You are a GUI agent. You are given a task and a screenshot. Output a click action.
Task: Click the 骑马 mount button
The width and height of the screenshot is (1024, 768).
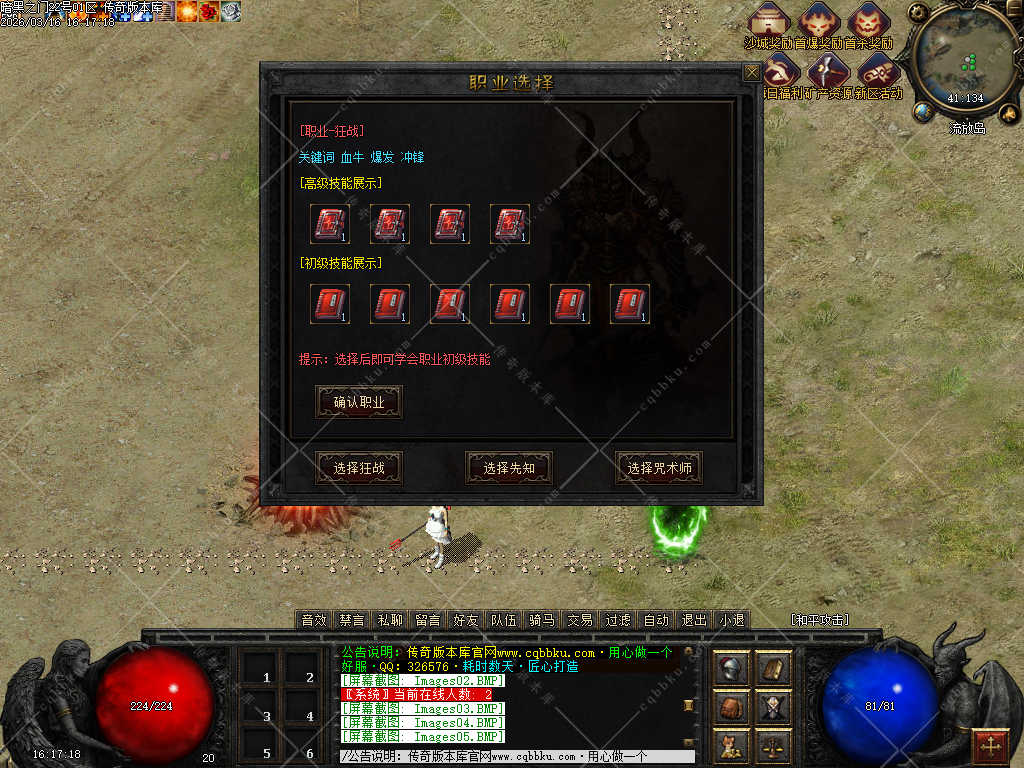point(542,620)
